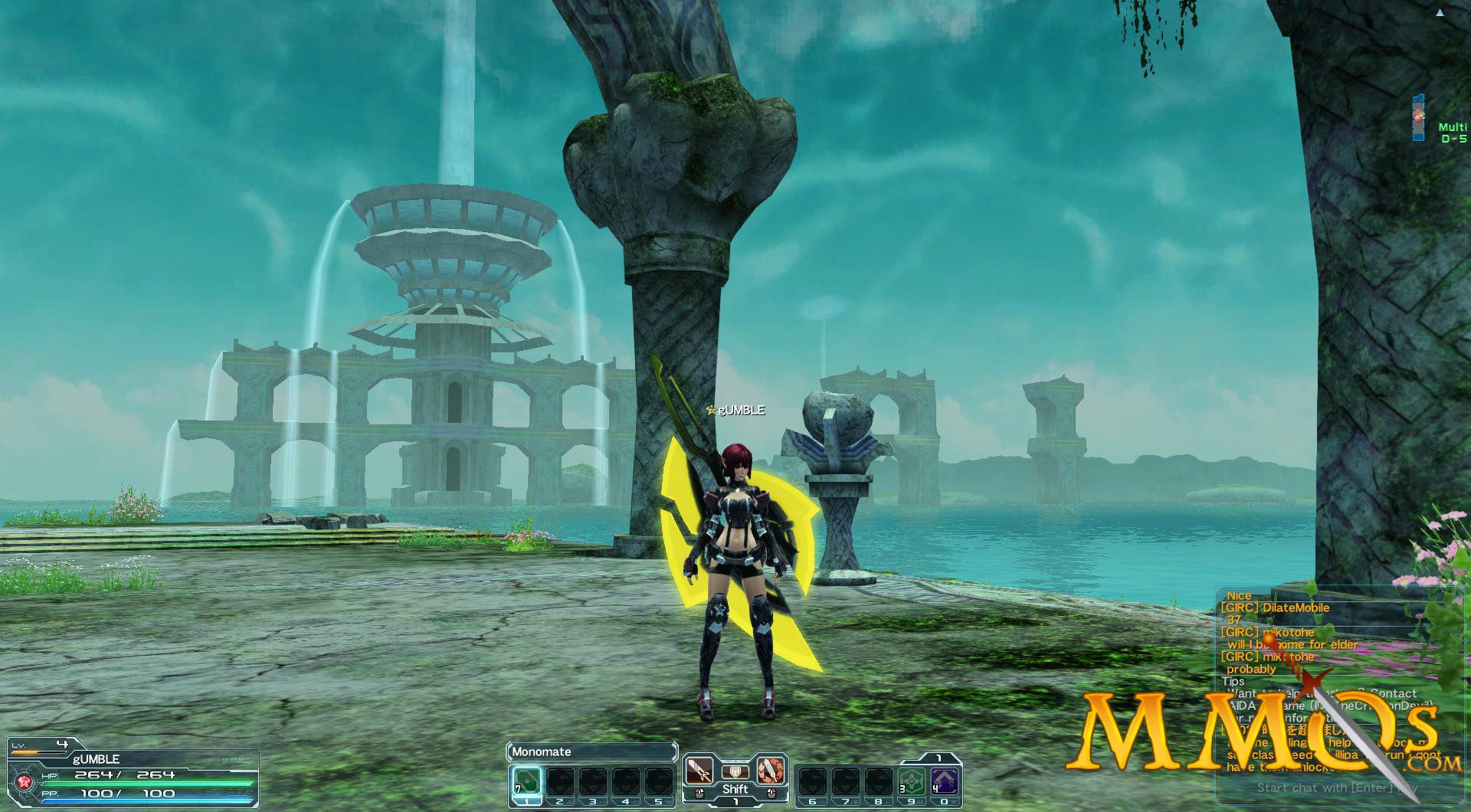Viewport: 1471px width, 812px height.
Task: Expand the palette number tab above slot 0
Action: 937,758
